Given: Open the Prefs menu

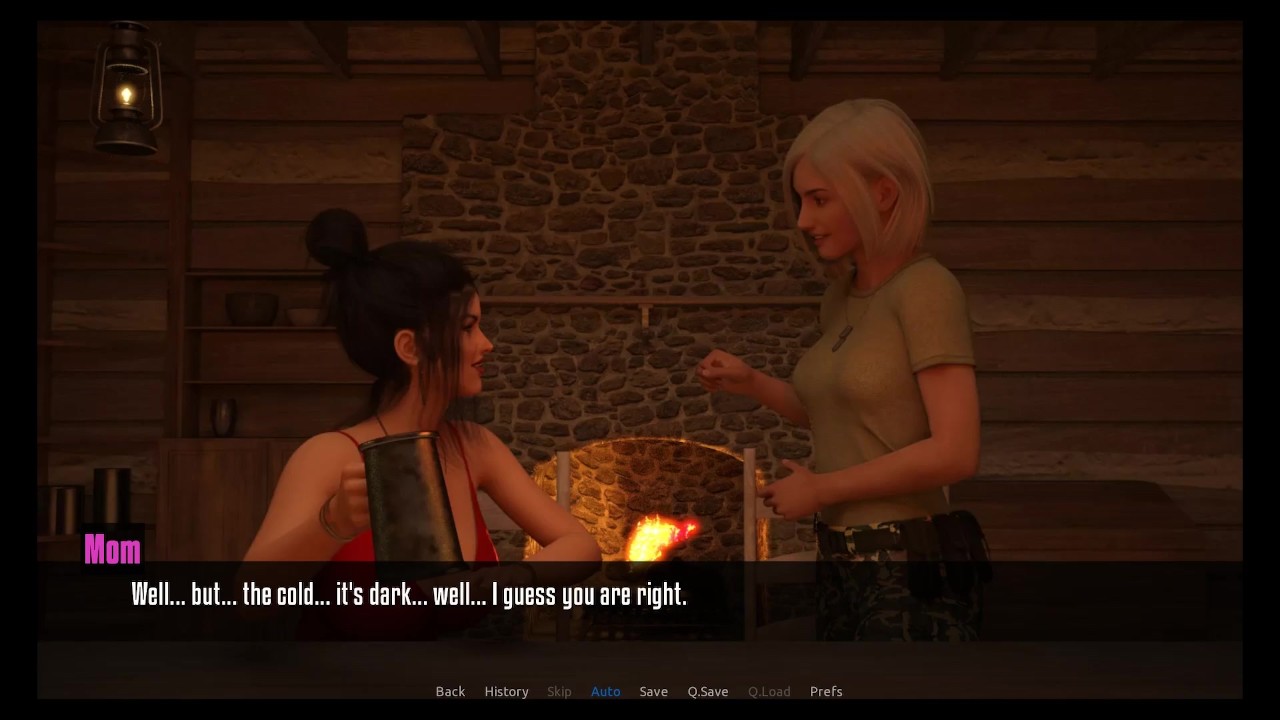Looking at the screenshot, I should click(825, 691).
